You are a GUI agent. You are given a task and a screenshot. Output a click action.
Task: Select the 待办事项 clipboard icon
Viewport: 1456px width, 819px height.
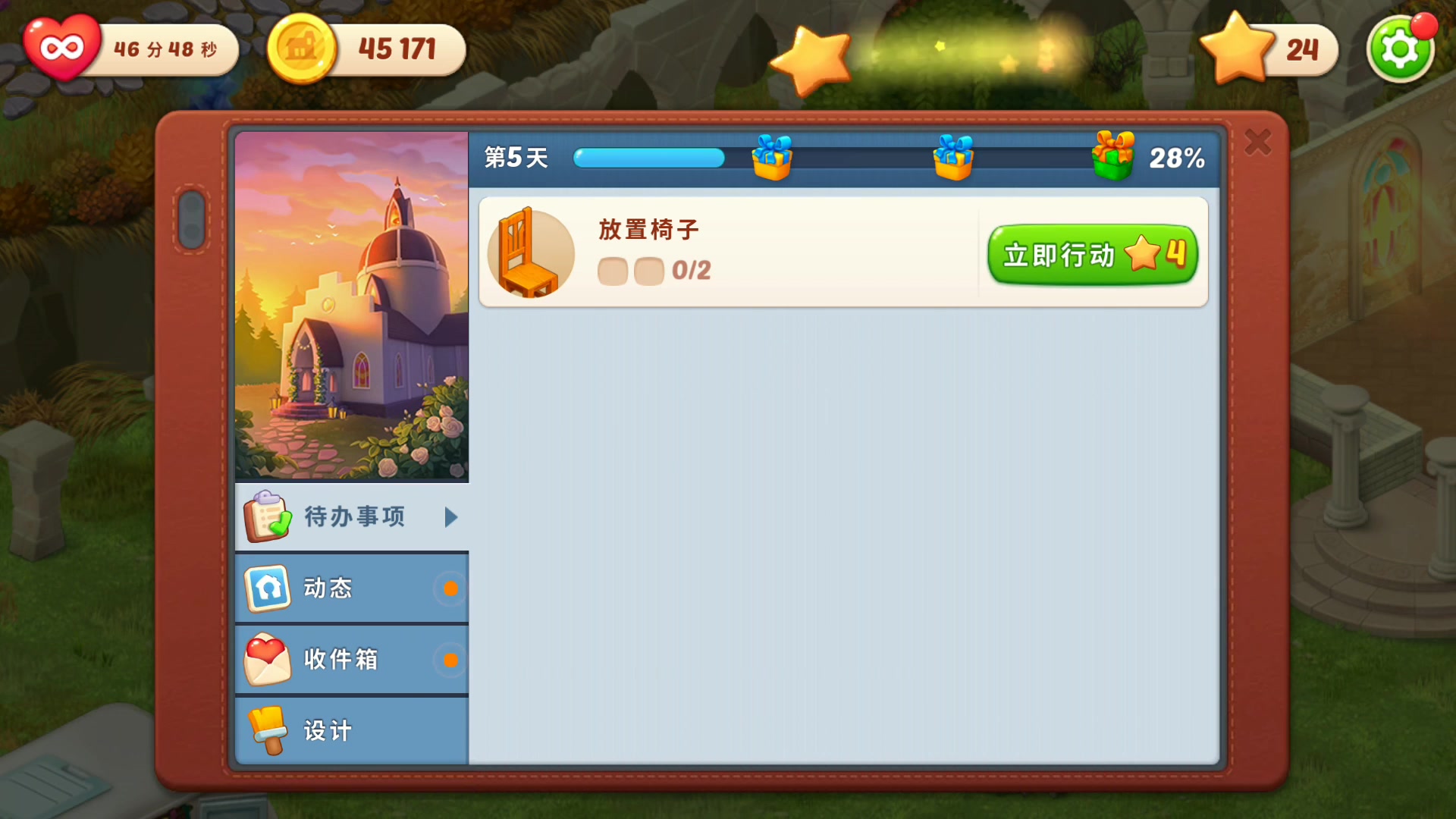point(266,516)
